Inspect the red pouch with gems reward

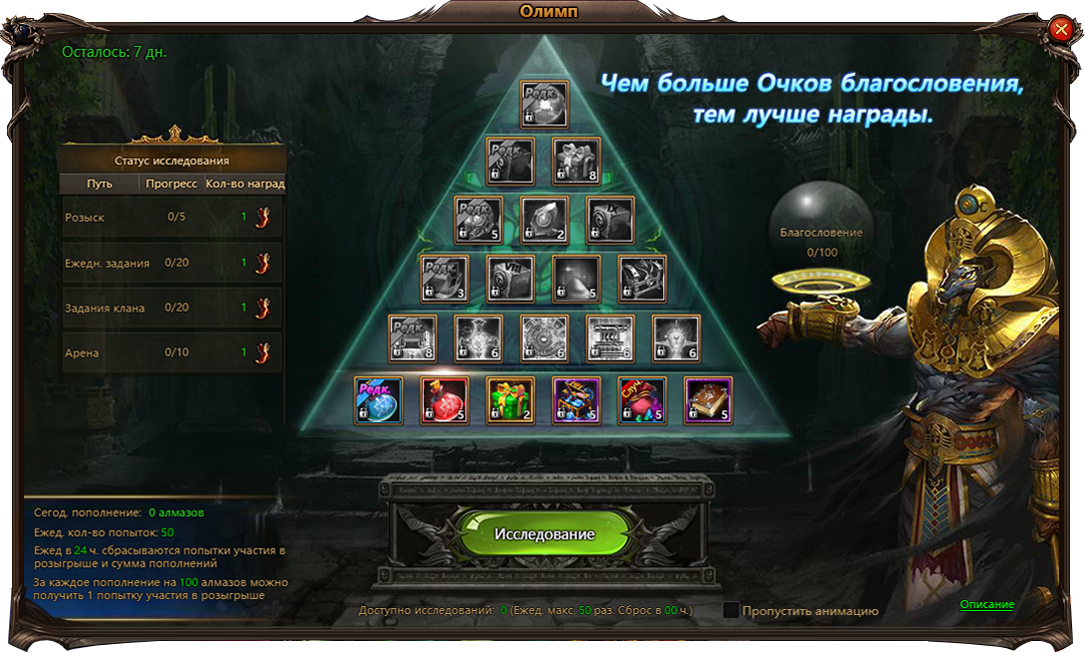coord(643,400)
